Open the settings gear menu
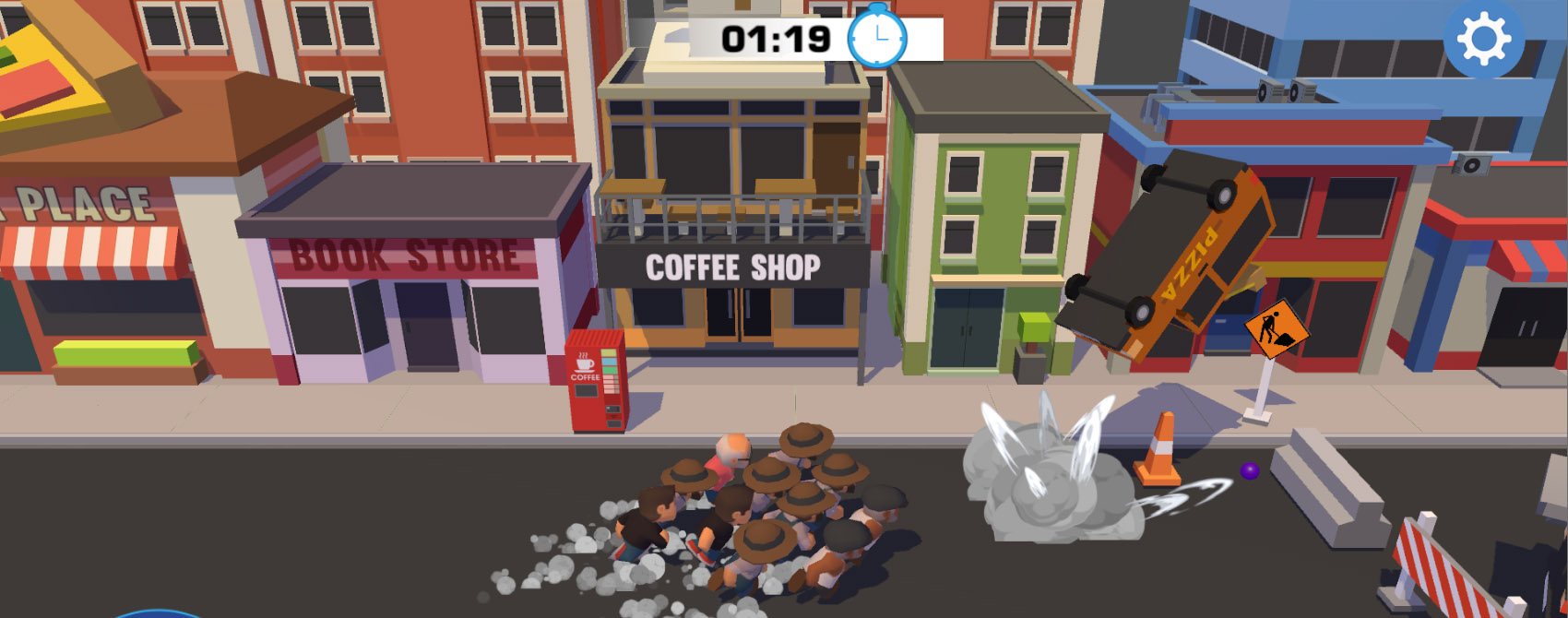This screenshot has height=618, width=1568. pyautogui.click(x=1483, y=39)
